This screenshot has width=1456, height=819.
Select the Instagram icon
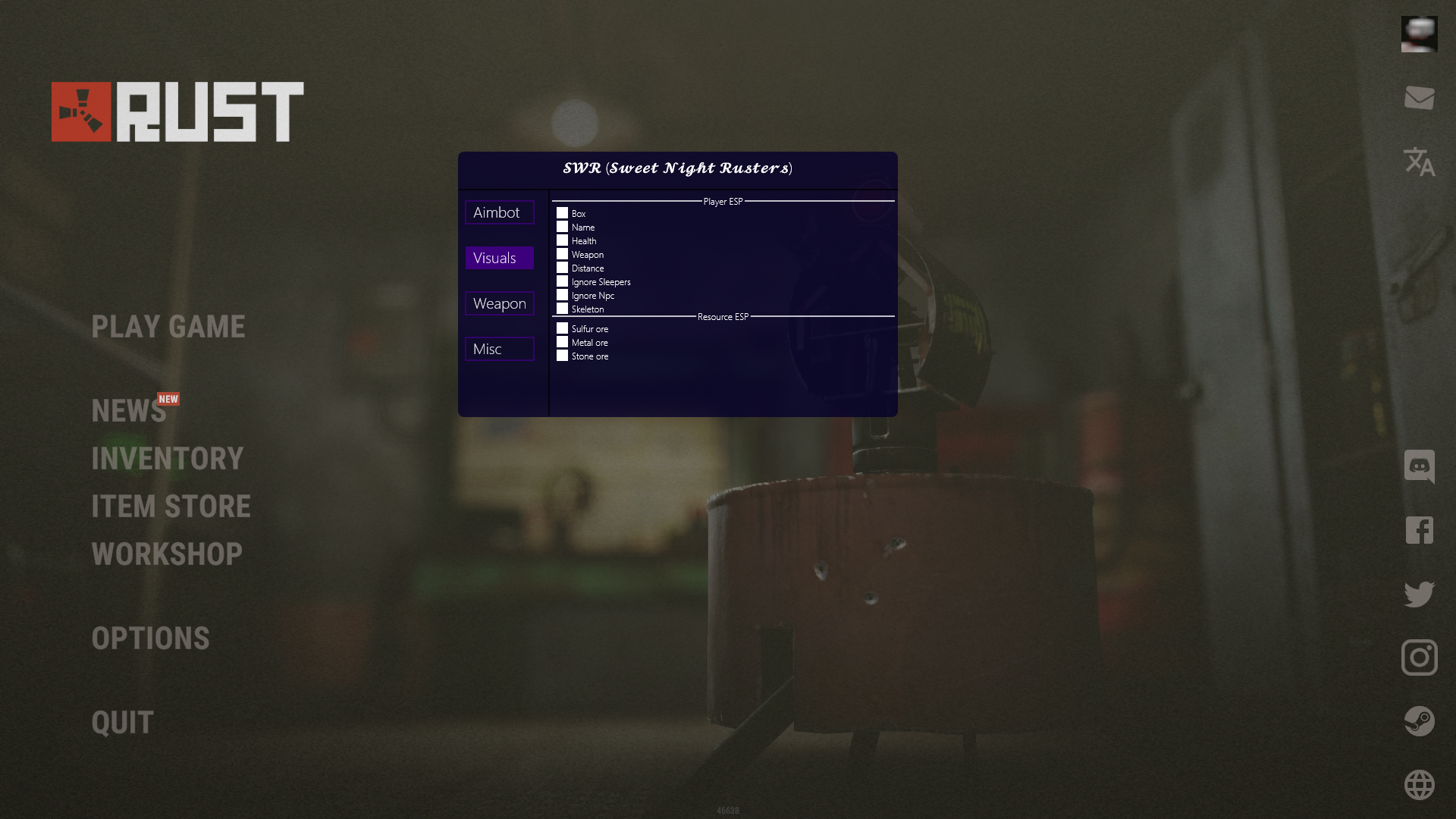pos(1420,659)
